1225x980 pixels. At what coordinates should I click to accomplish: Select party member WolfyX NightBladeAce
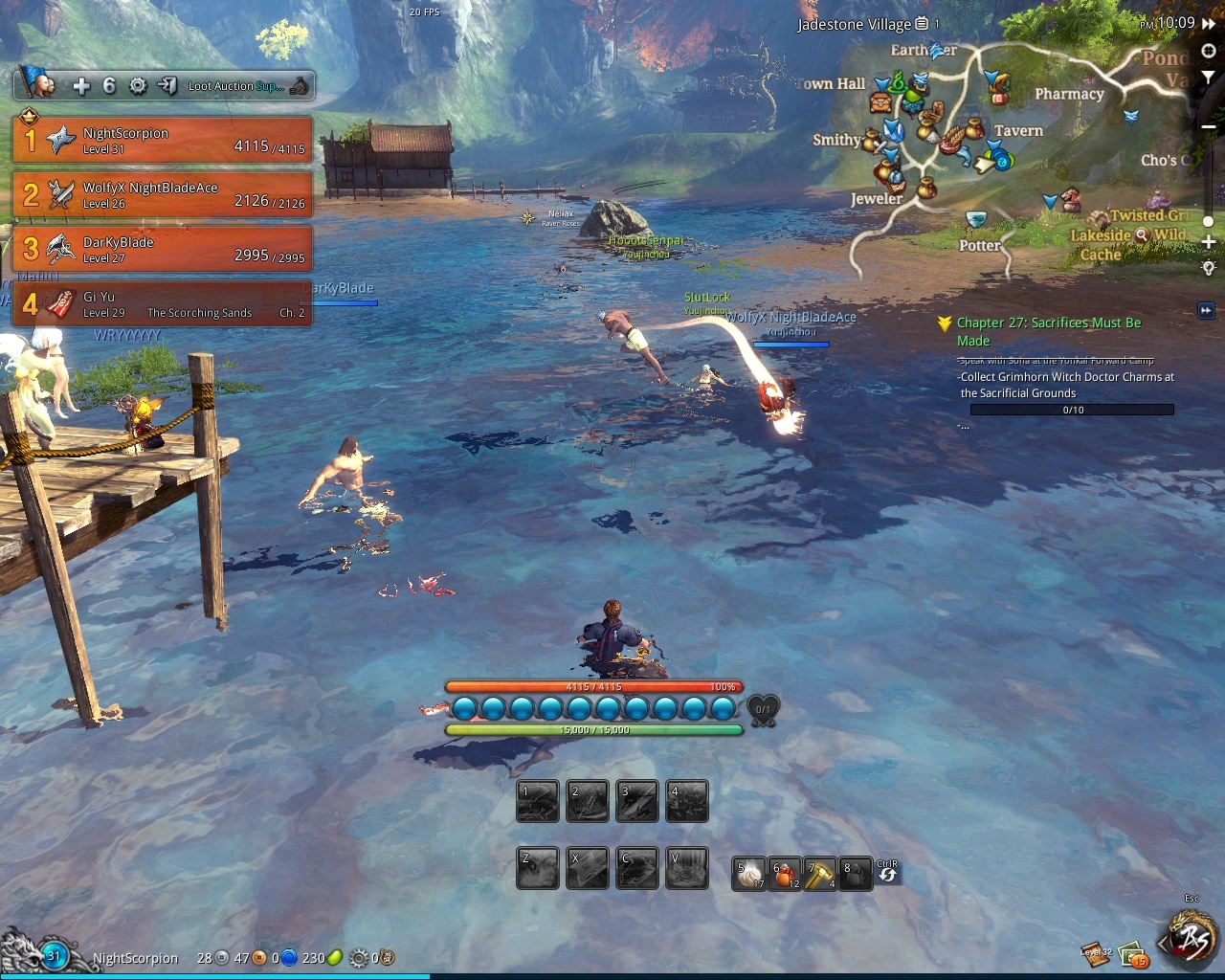[161, 194]
